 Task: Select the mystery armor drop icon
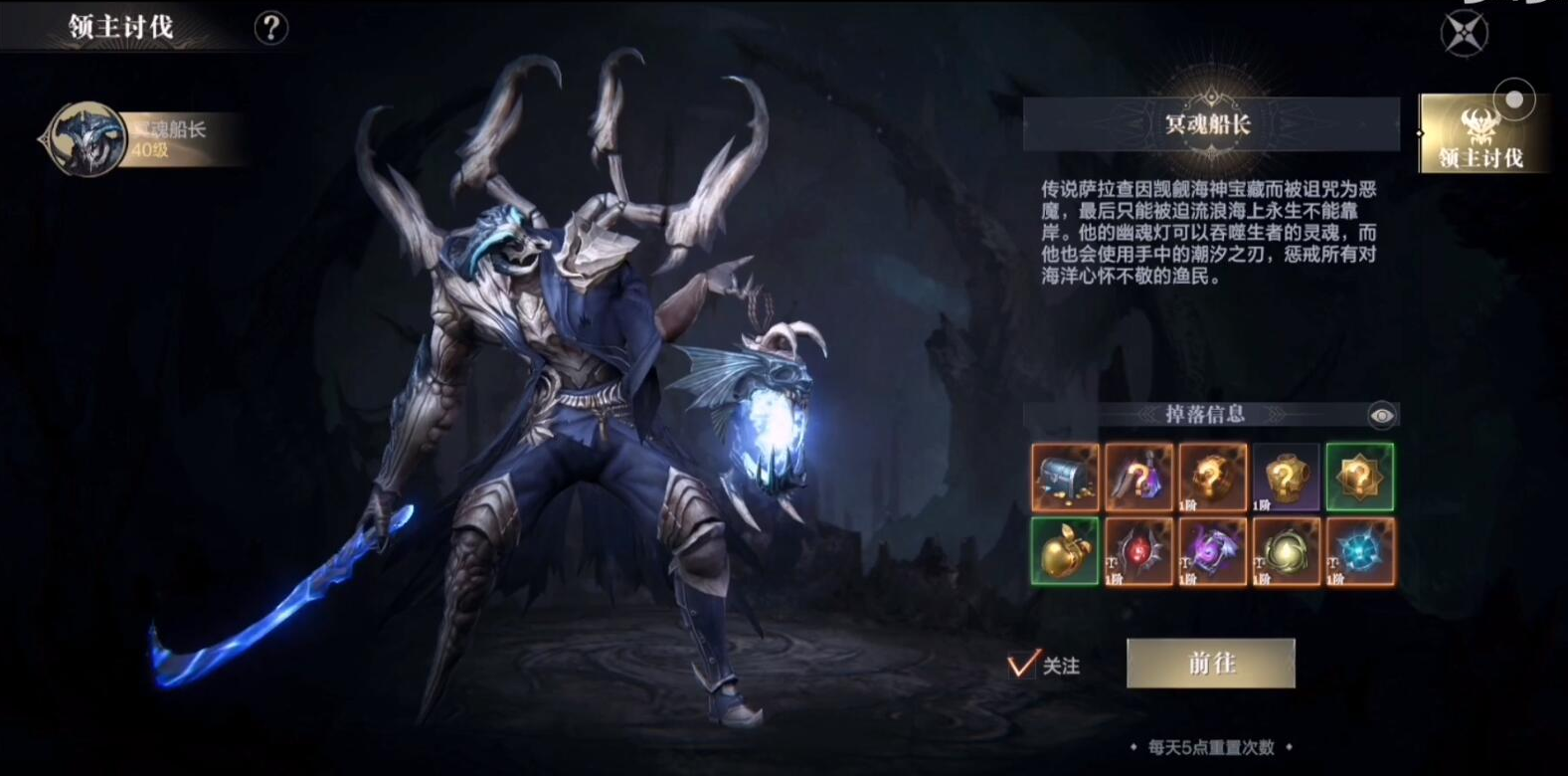click(1288, 478)
